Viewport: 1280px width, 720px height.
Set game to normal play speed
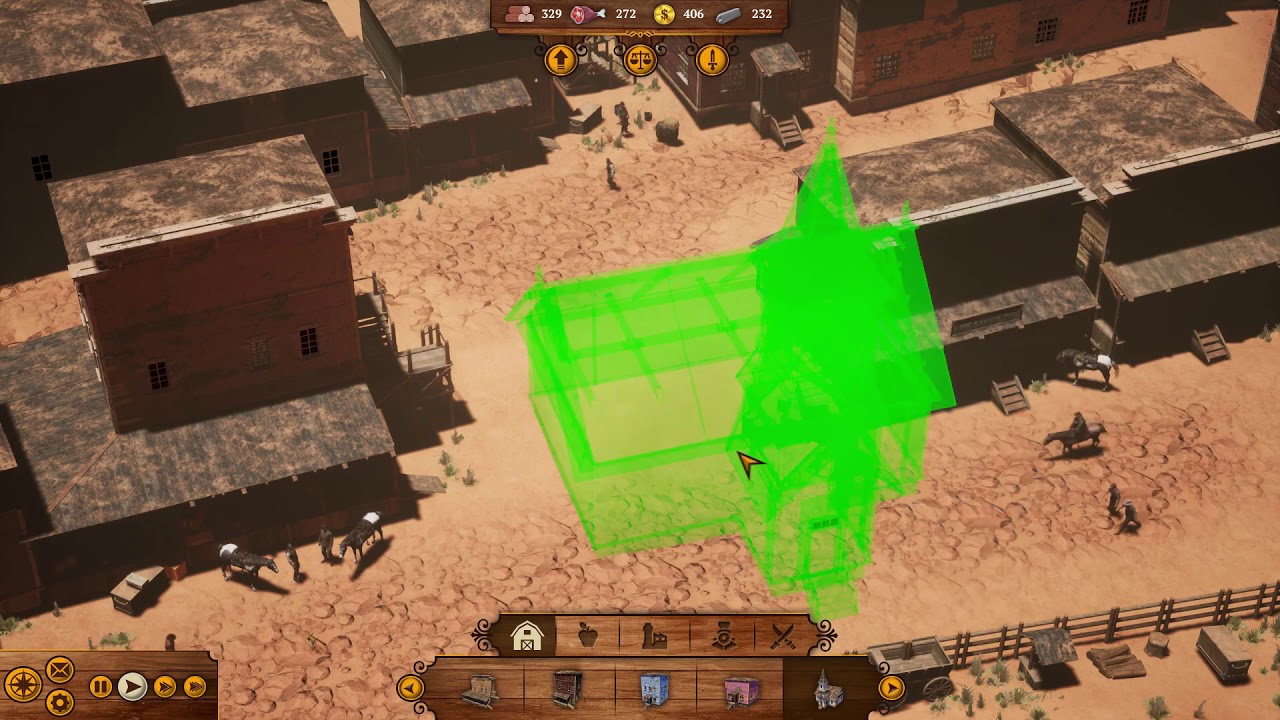coord(132,687)
